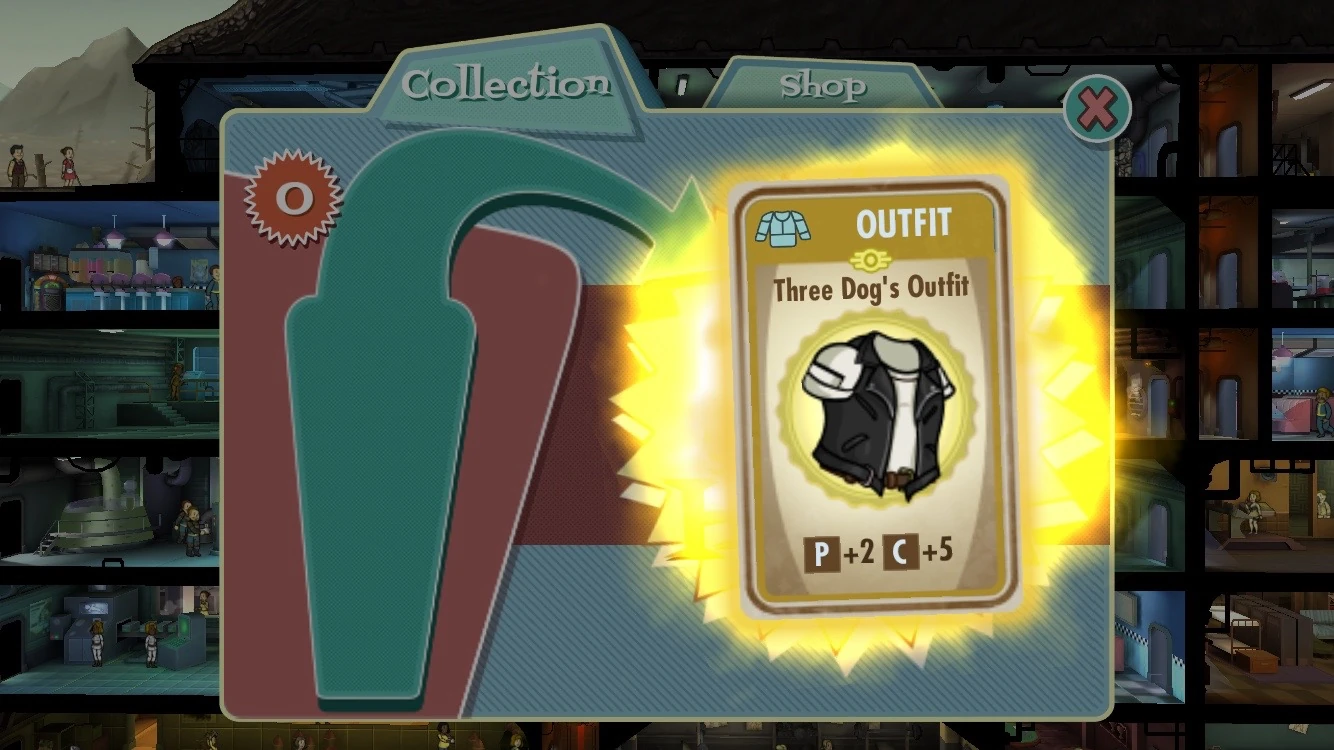1334x750 pixels.
Task: Open the Shop tab
Action: pos(826,88)
